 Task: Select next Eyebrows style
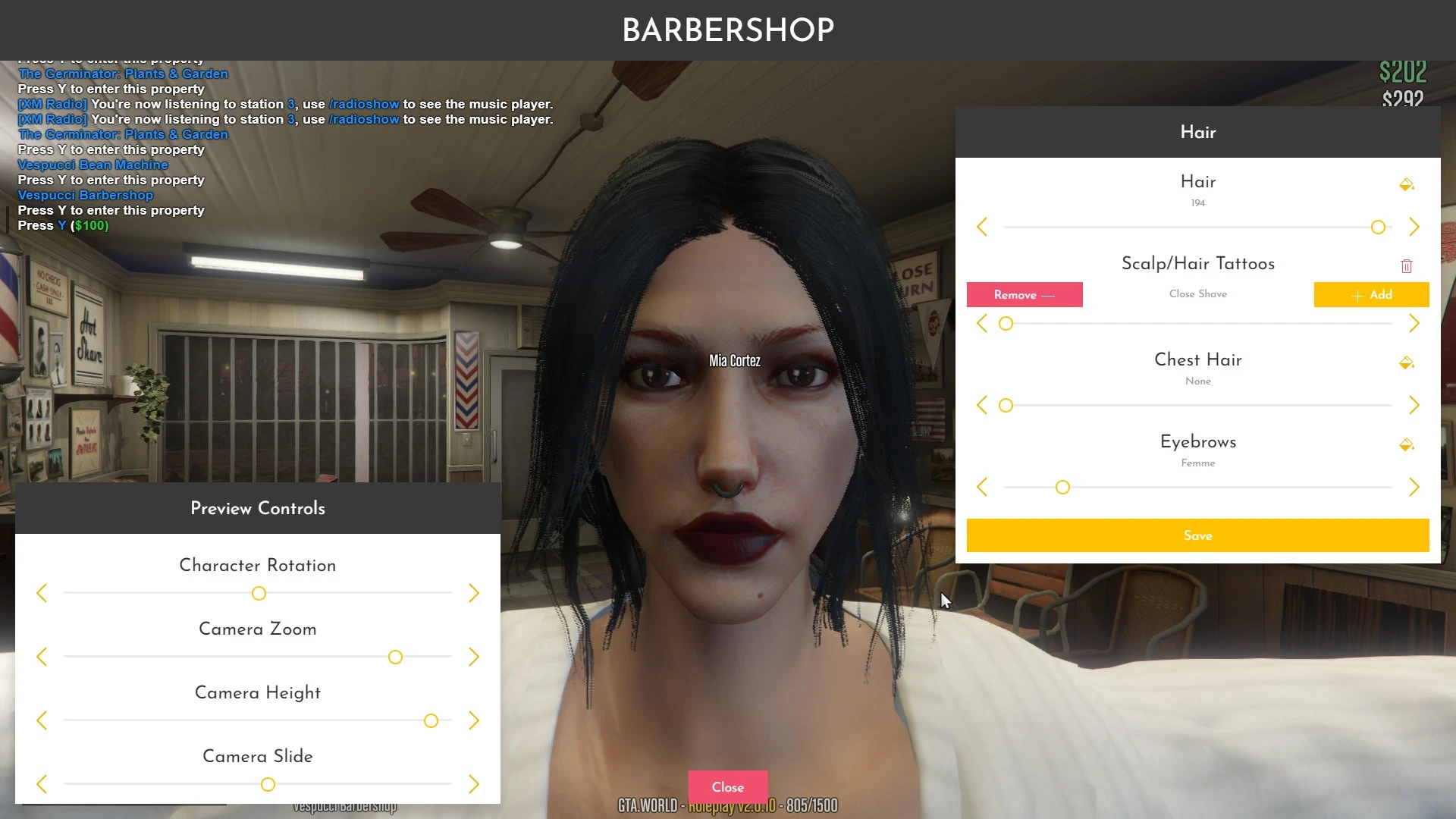coord(1414,487)
